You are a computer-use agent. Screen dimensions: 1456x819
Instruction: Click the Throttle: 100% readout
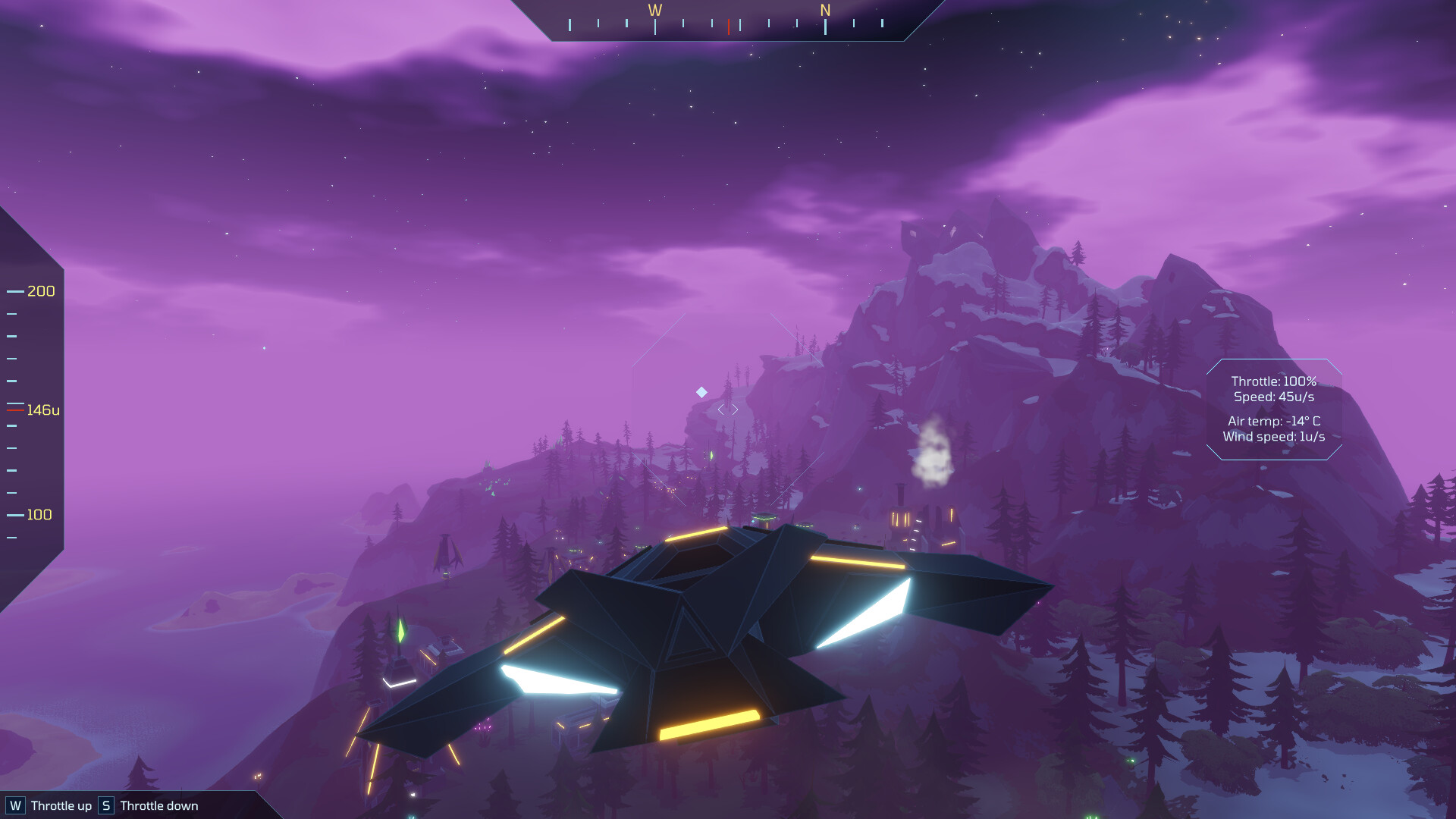point(1274,382)
